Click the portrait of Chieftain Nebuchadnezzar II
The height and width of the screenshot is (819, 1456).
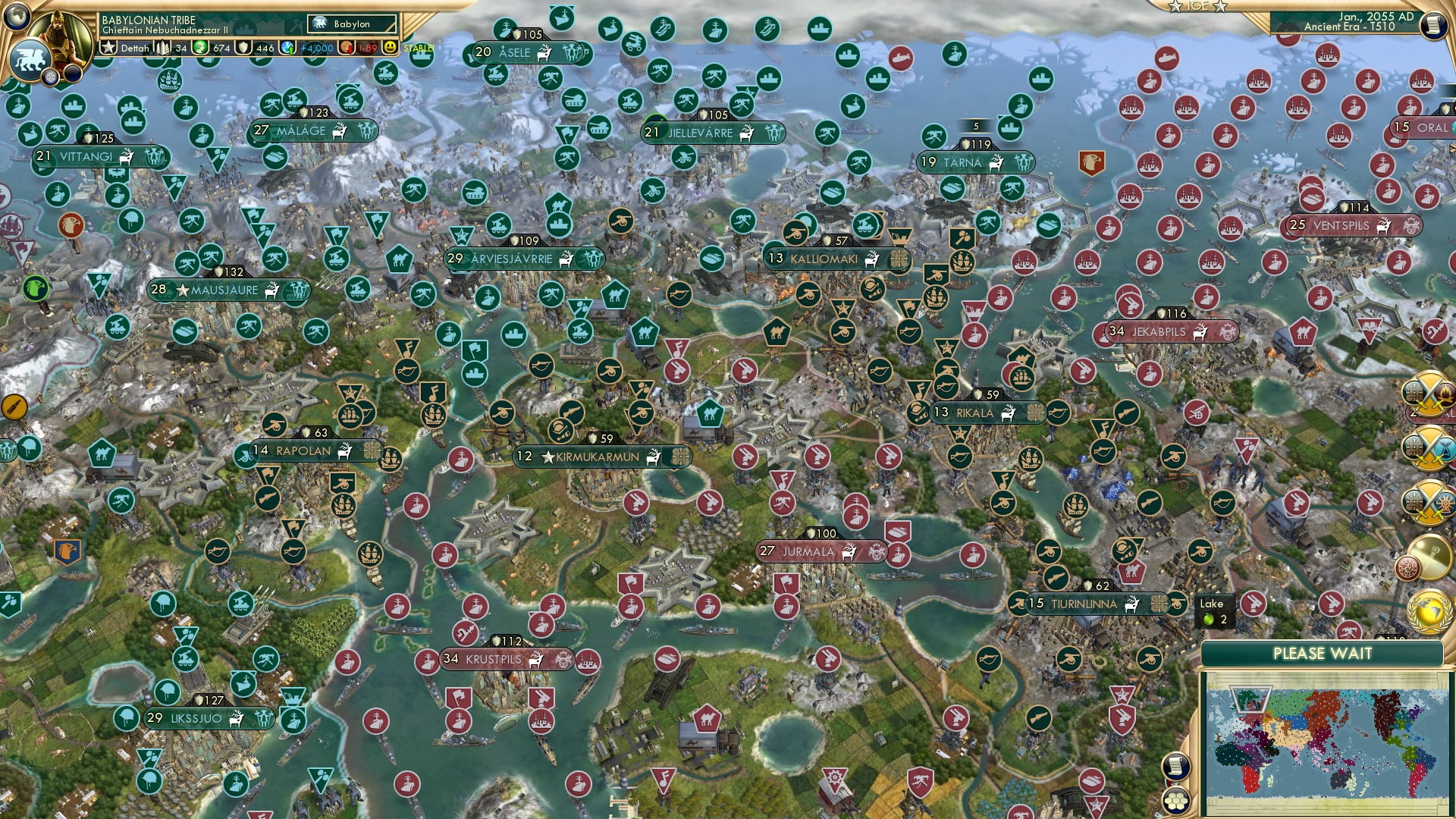59,34
